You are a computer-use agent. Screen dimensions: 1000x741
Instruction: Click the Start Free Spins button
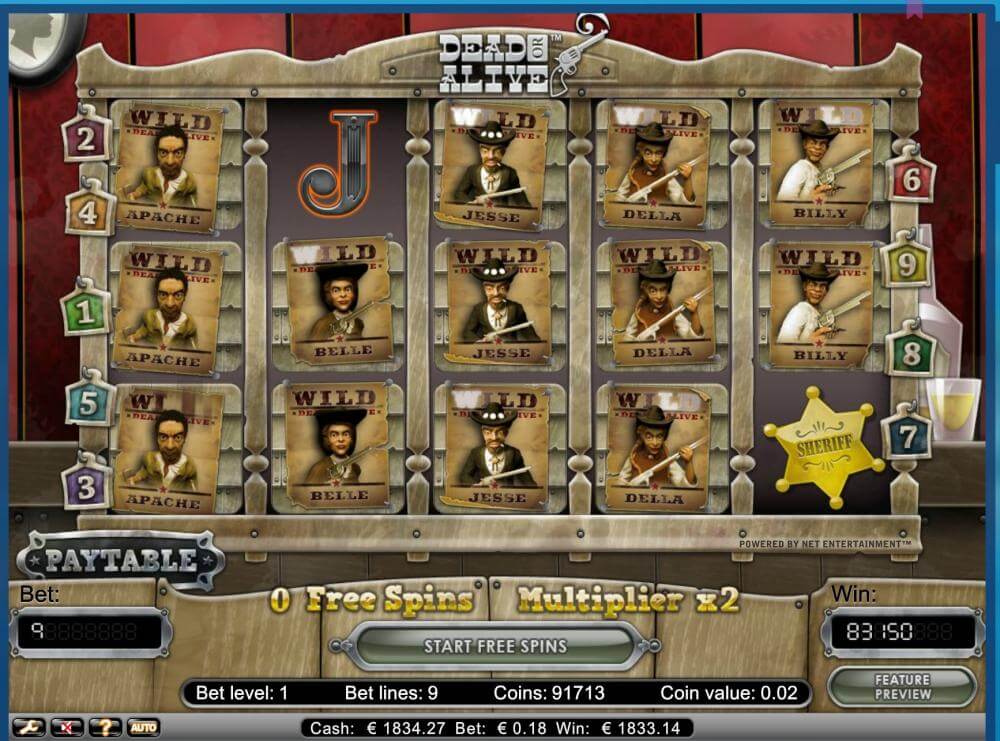pyautogui.click(x=495, y=646)
